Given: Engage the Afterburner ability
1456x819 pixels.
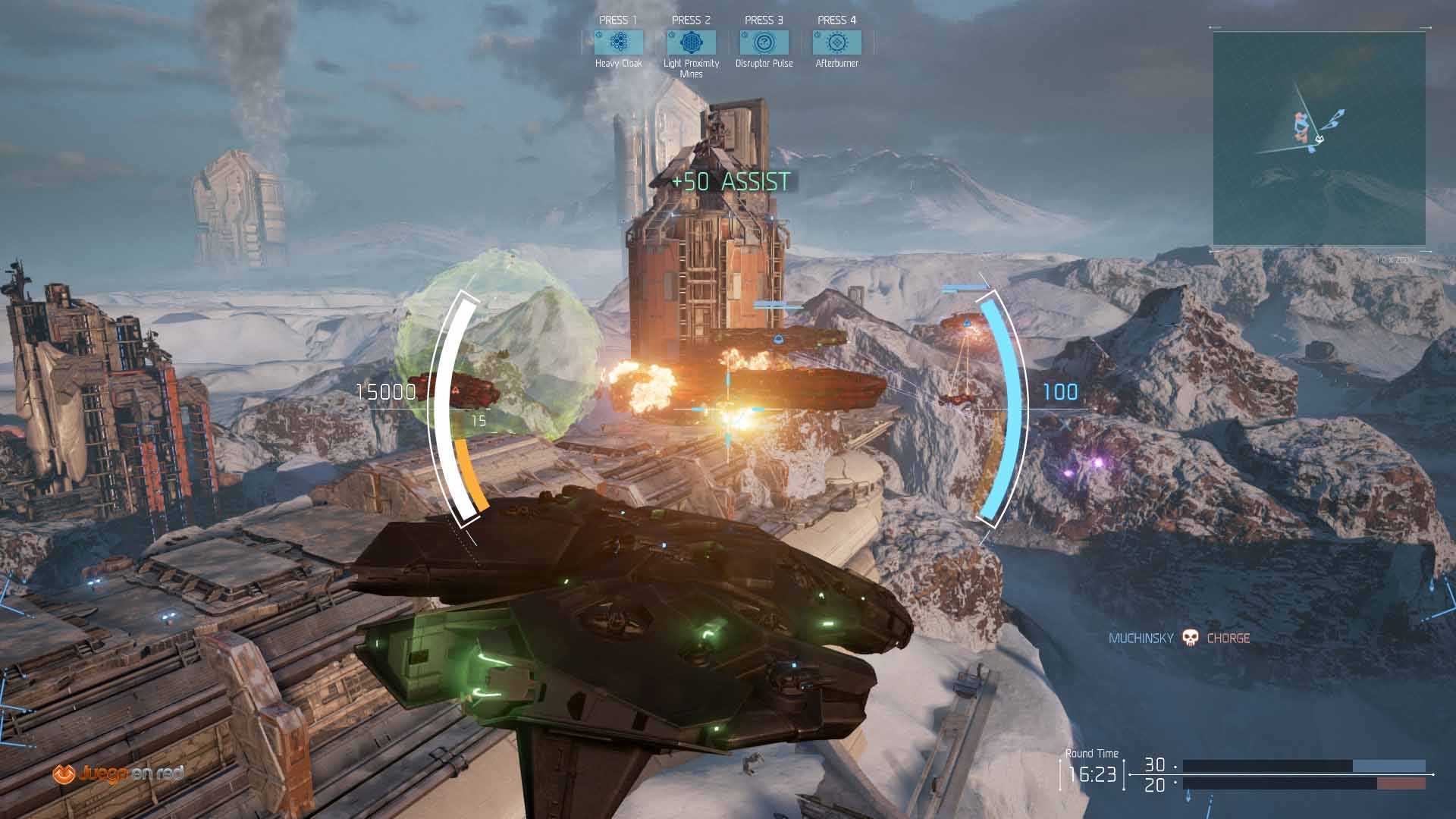Looking at the screenshot, I should [836, 42].
